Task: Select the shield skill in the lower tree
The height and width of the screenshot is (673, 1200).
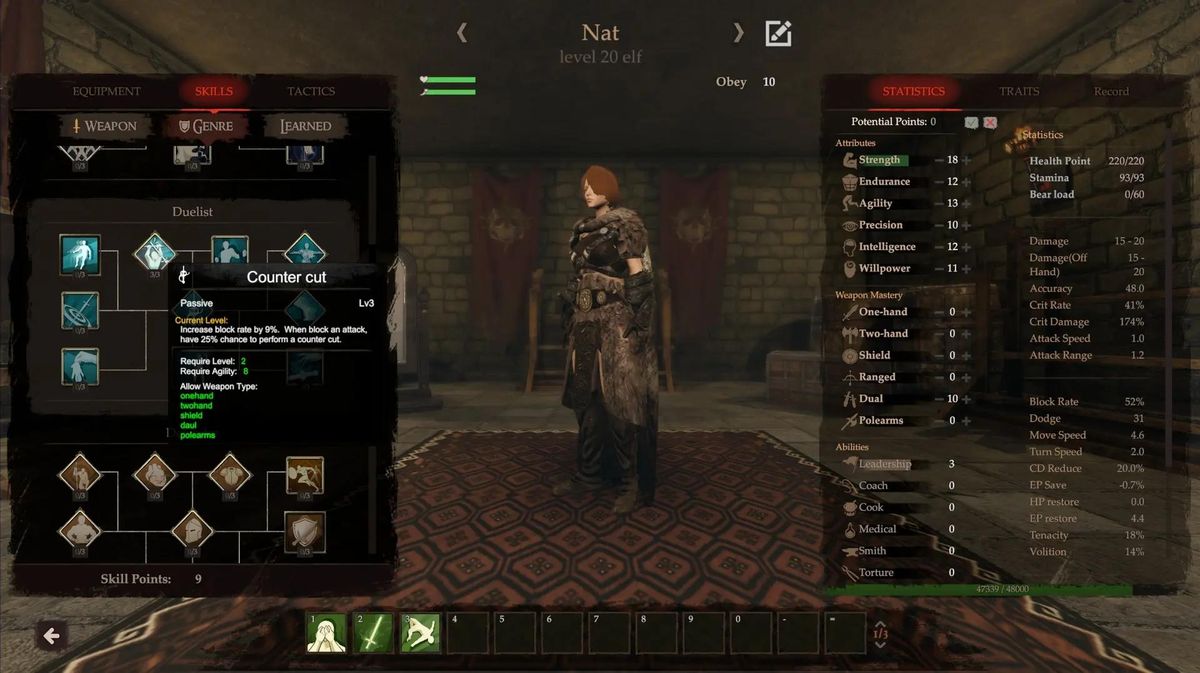Action: (x=305, y=531)
